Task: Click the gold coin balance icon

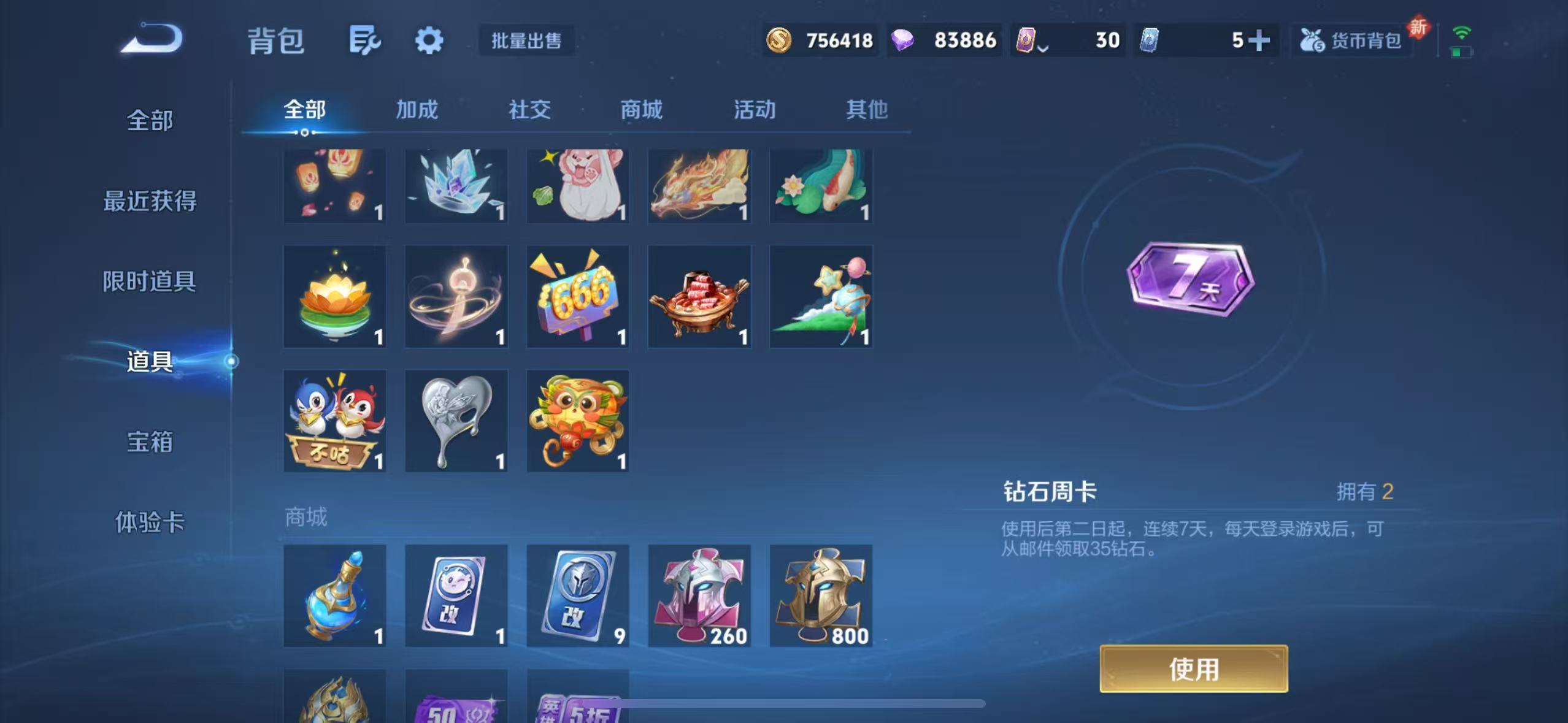Action: click(779, 39)
